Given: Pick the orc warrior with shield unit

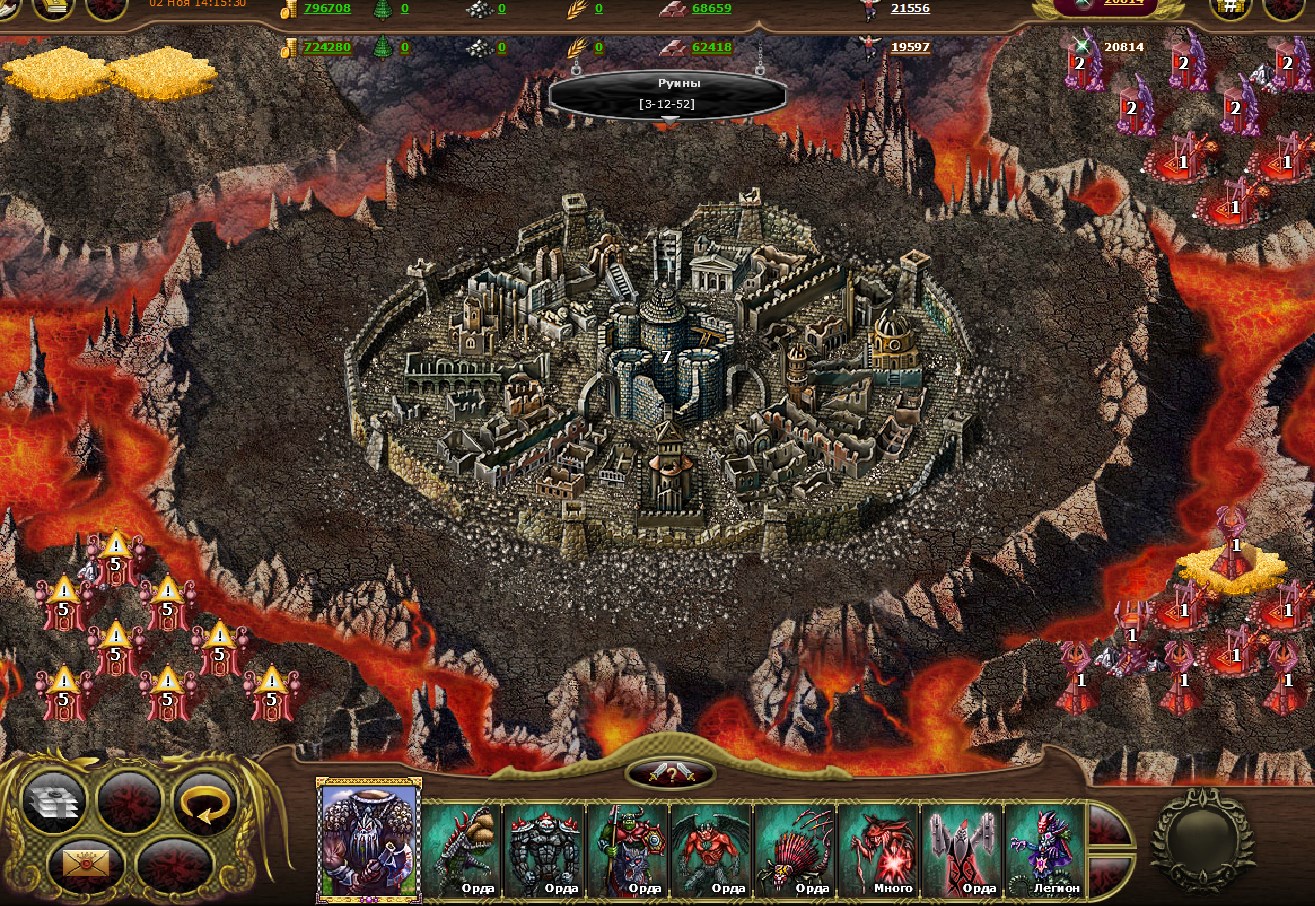Looking at the screenshot, I should tap(628, 849).
